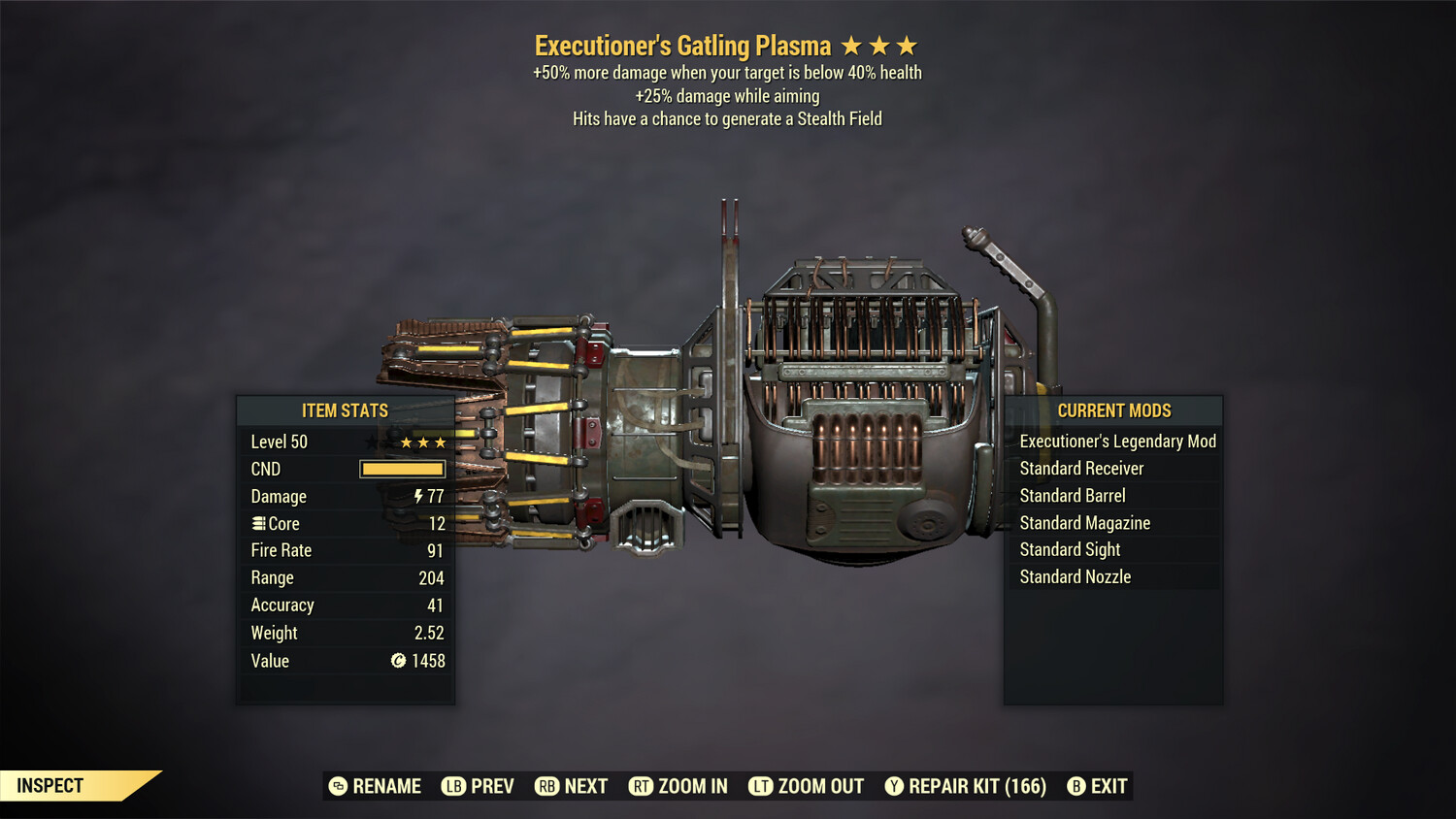Select the INSPECT tab label
This screenshot has height=819, width=1456.
point(50,785)
